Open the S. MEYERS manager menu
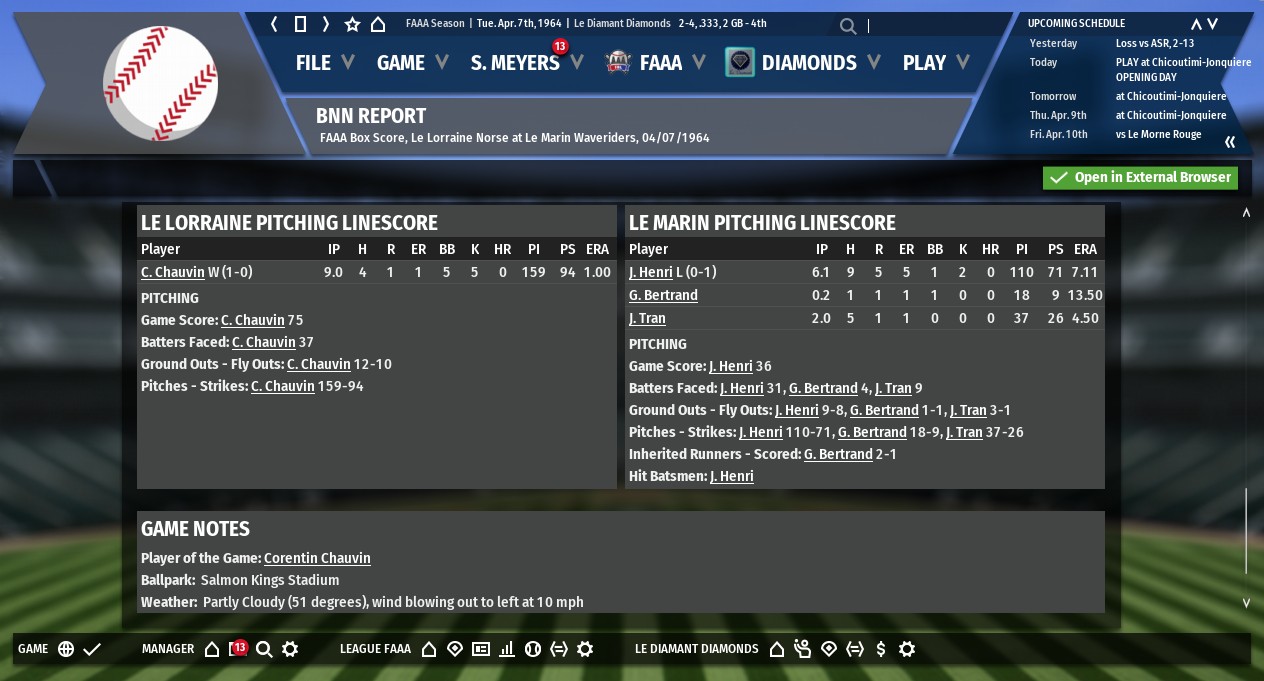Image resolution: width=1264 pixels, height=681 pixels. (x=515, y=63)
